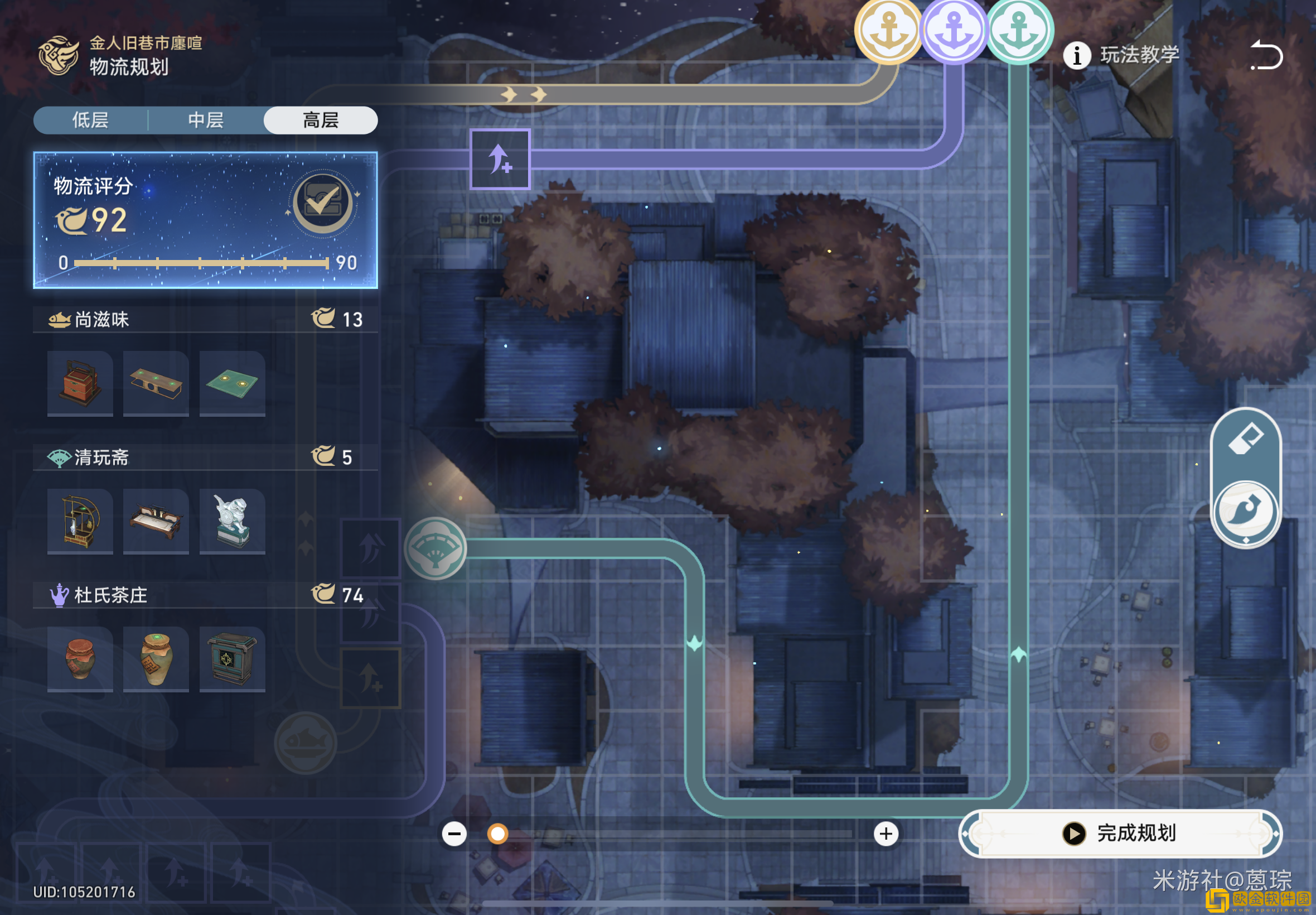Select the purple anchor dock node

point(954,30)
